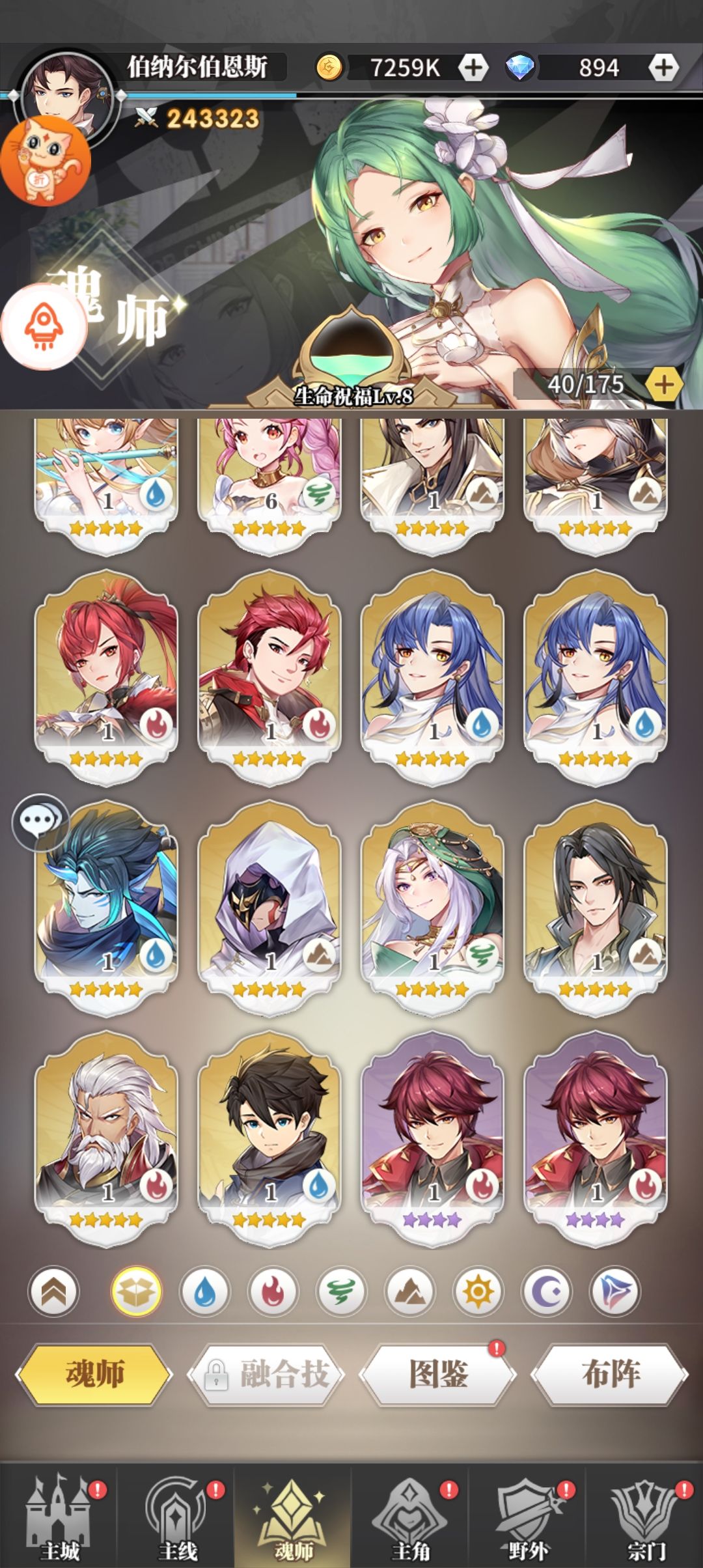This screenshot has width=703, height=1568.
Task: Add more diamonds with plus button
Action: pyautogui.click(x=663, y=67)
